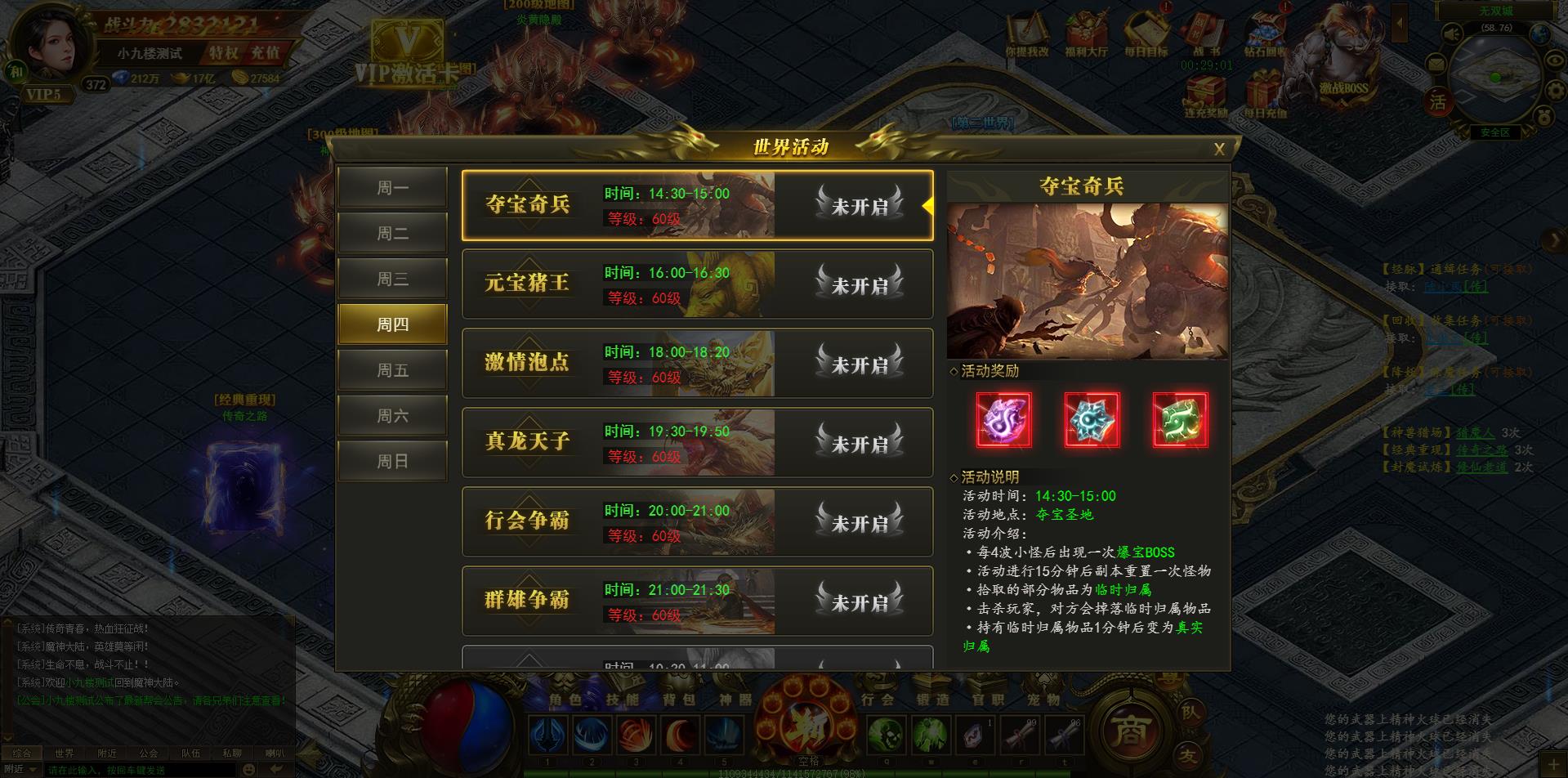Screen dimensions: 1568x778
Task: Switch to the 周五 weekday tab
Action: [392, 369]
